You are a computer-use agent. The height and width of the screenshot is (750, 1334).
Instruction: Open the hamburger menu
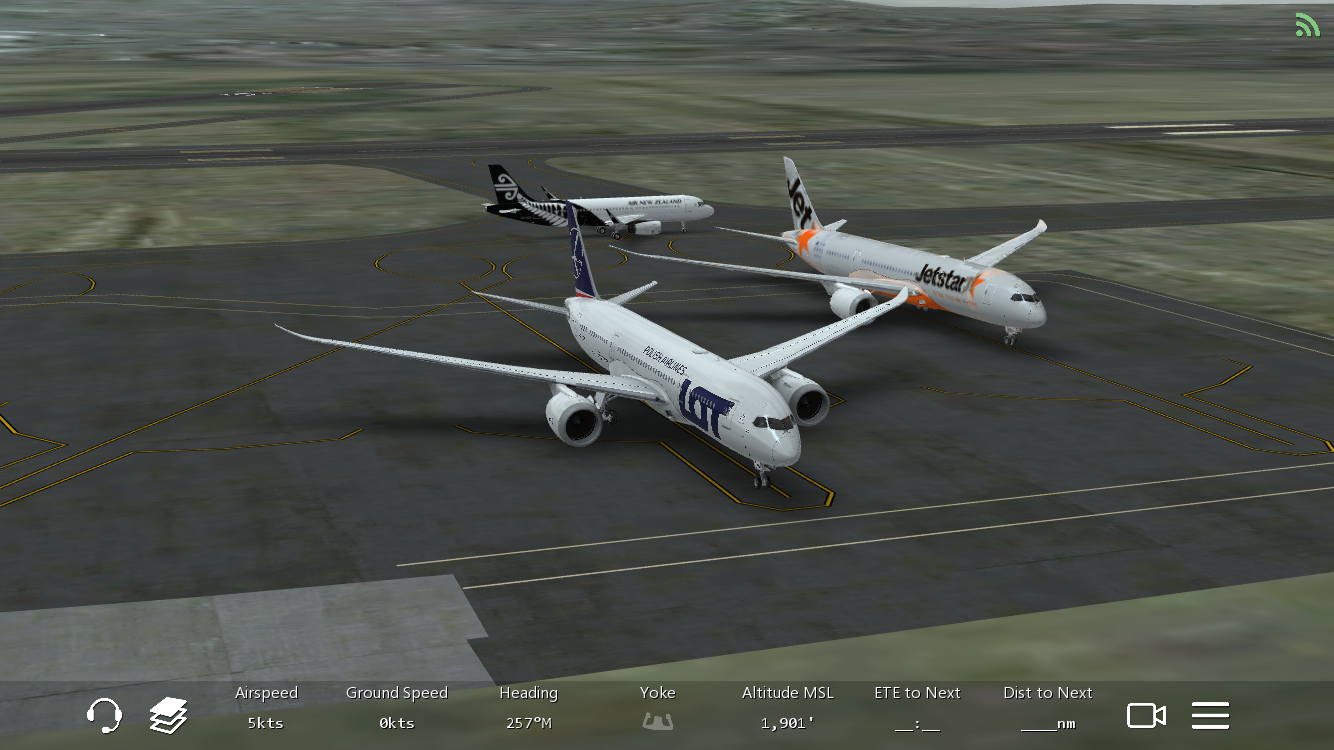[1210, 715]
